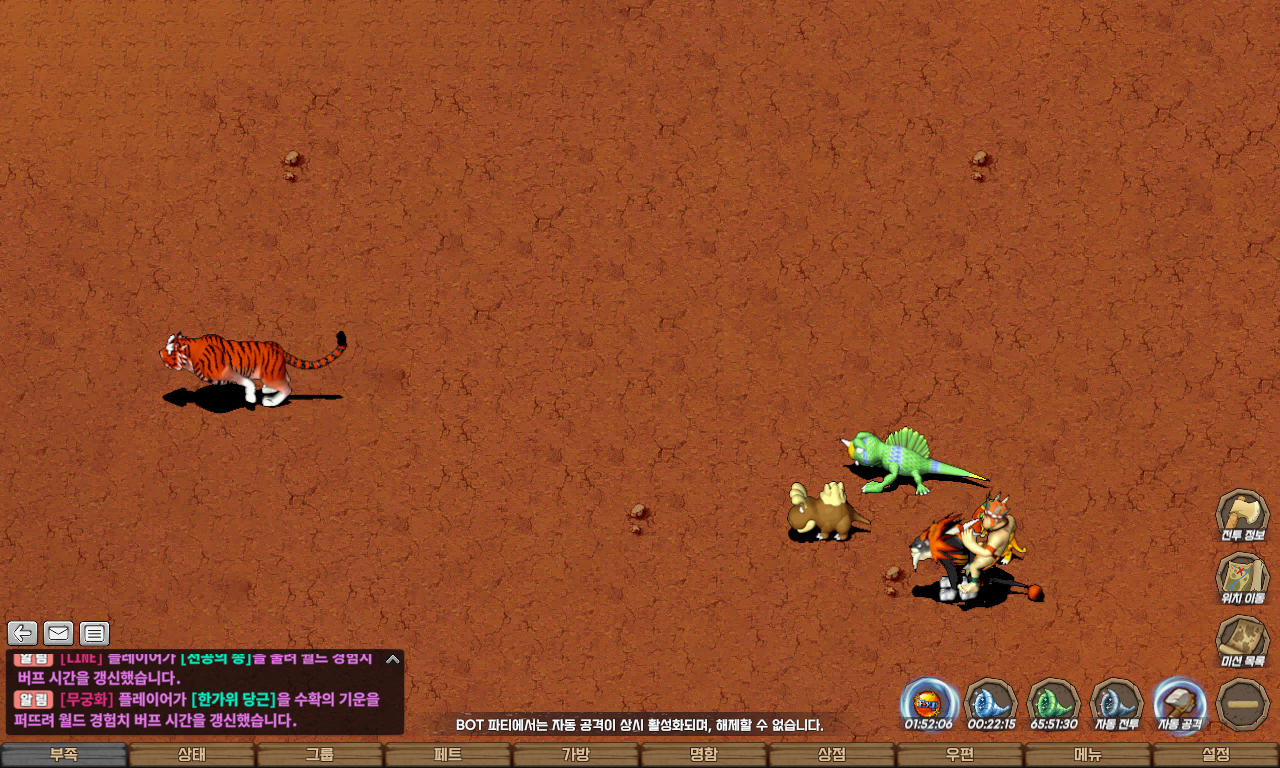Open the envelope message button above chat
1280x768 pixels.
pyautogui.click(x=59, y=633)
